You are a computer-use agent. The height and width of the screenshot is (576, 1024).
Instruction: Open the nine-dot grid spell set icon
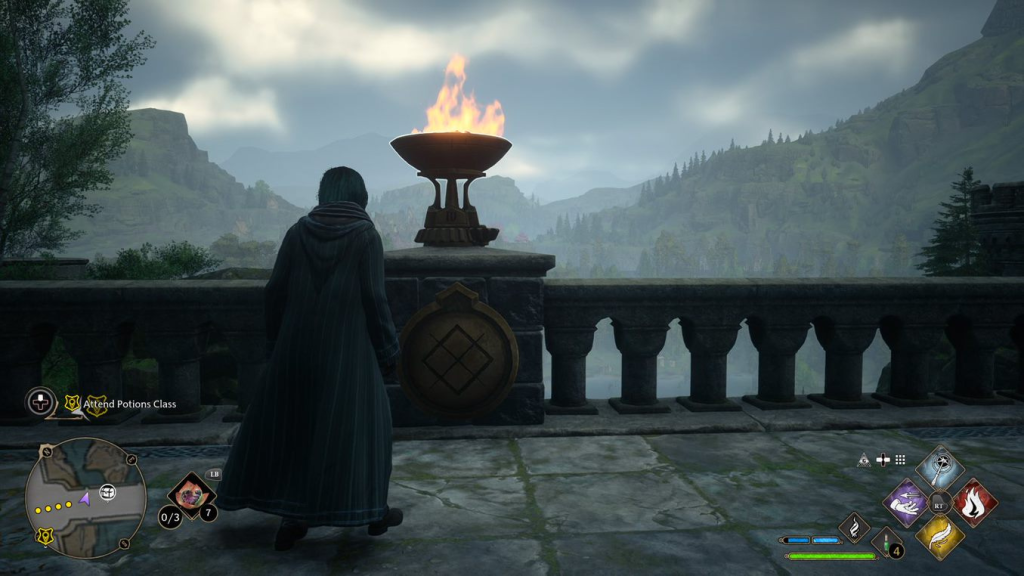[900, 460]
